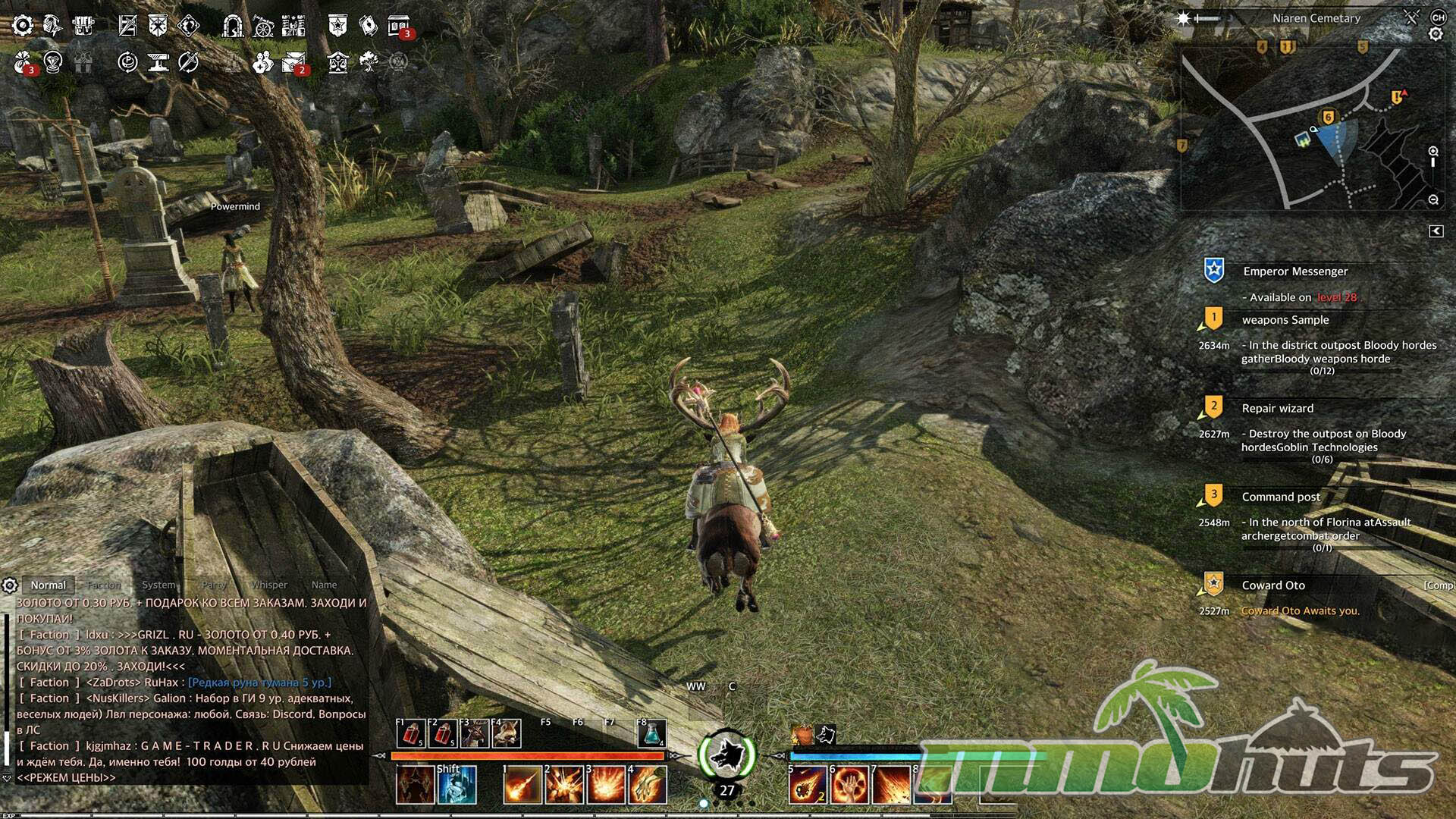Zoom out on the minimap
The height and width of the screenshot is (819, 1456).
click(1433, 199)
